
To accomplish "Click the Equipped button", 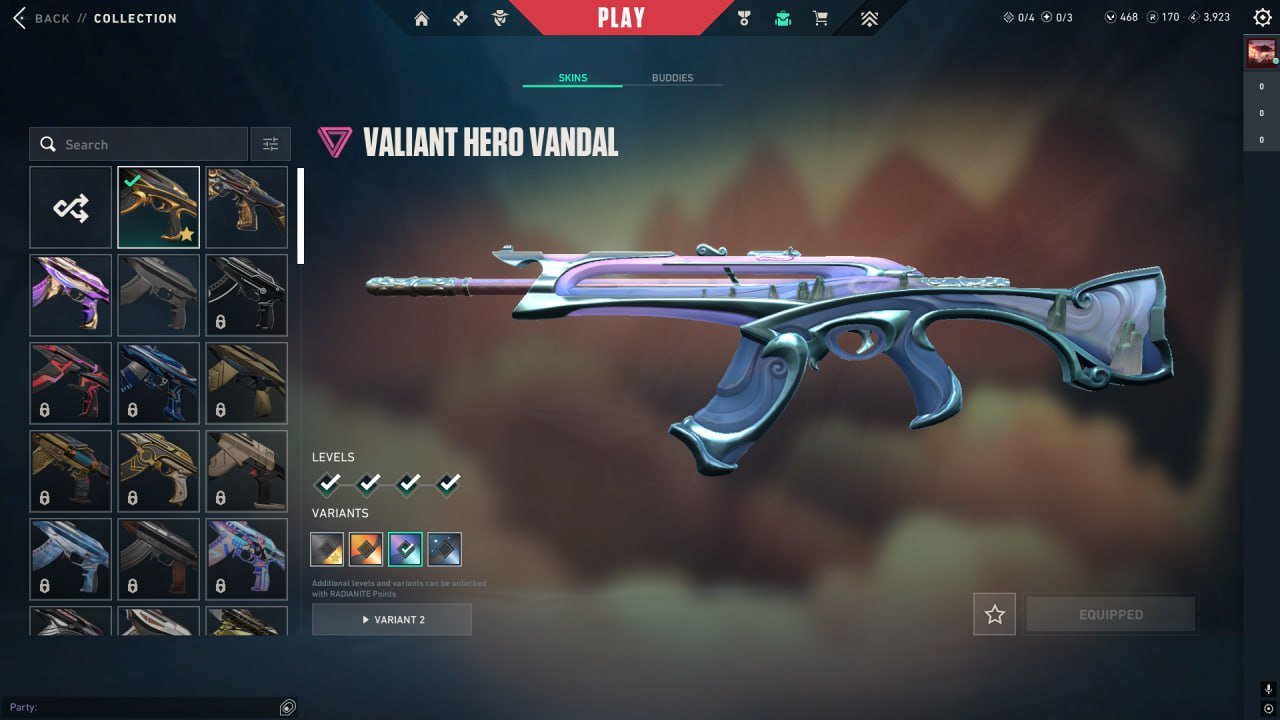I will tap(1110, 614).
